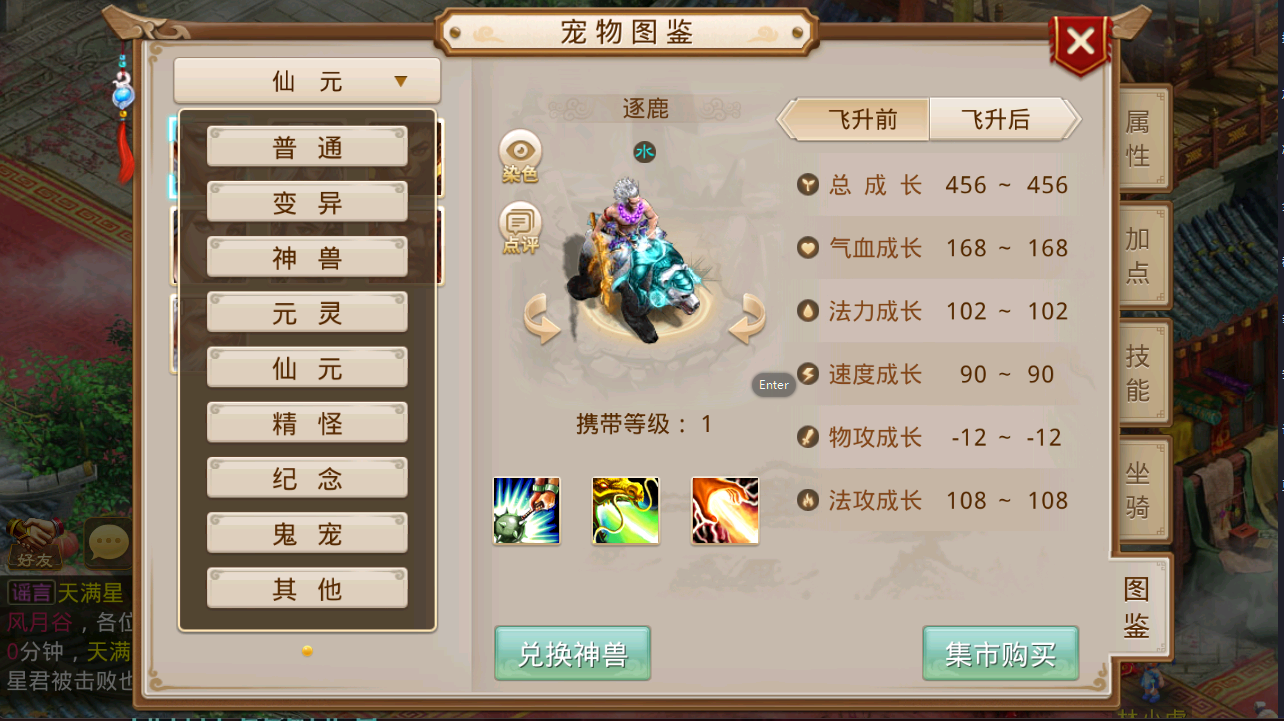1284x721 pixels.
Task: Select the spiked mace skill icon
Action: pos(526,511)
